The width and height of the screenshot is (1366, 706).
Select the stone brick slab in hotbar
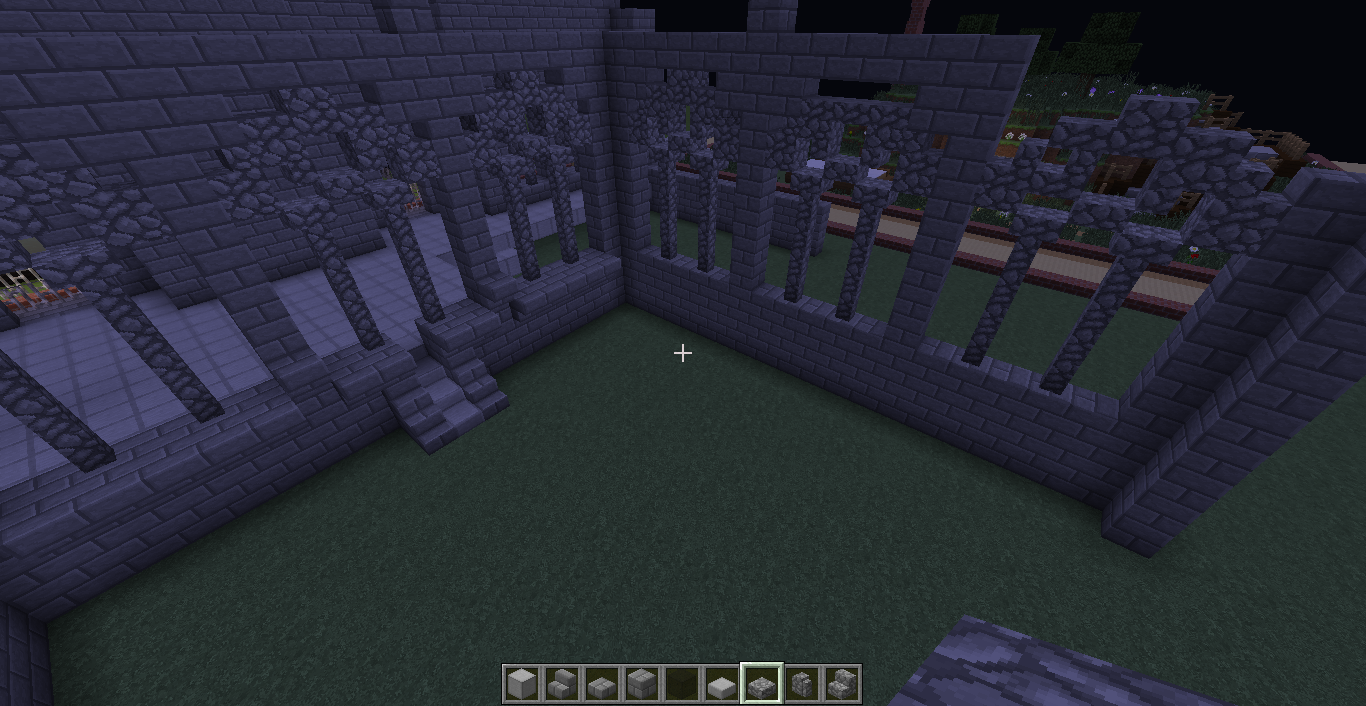(x=601, y=684)
